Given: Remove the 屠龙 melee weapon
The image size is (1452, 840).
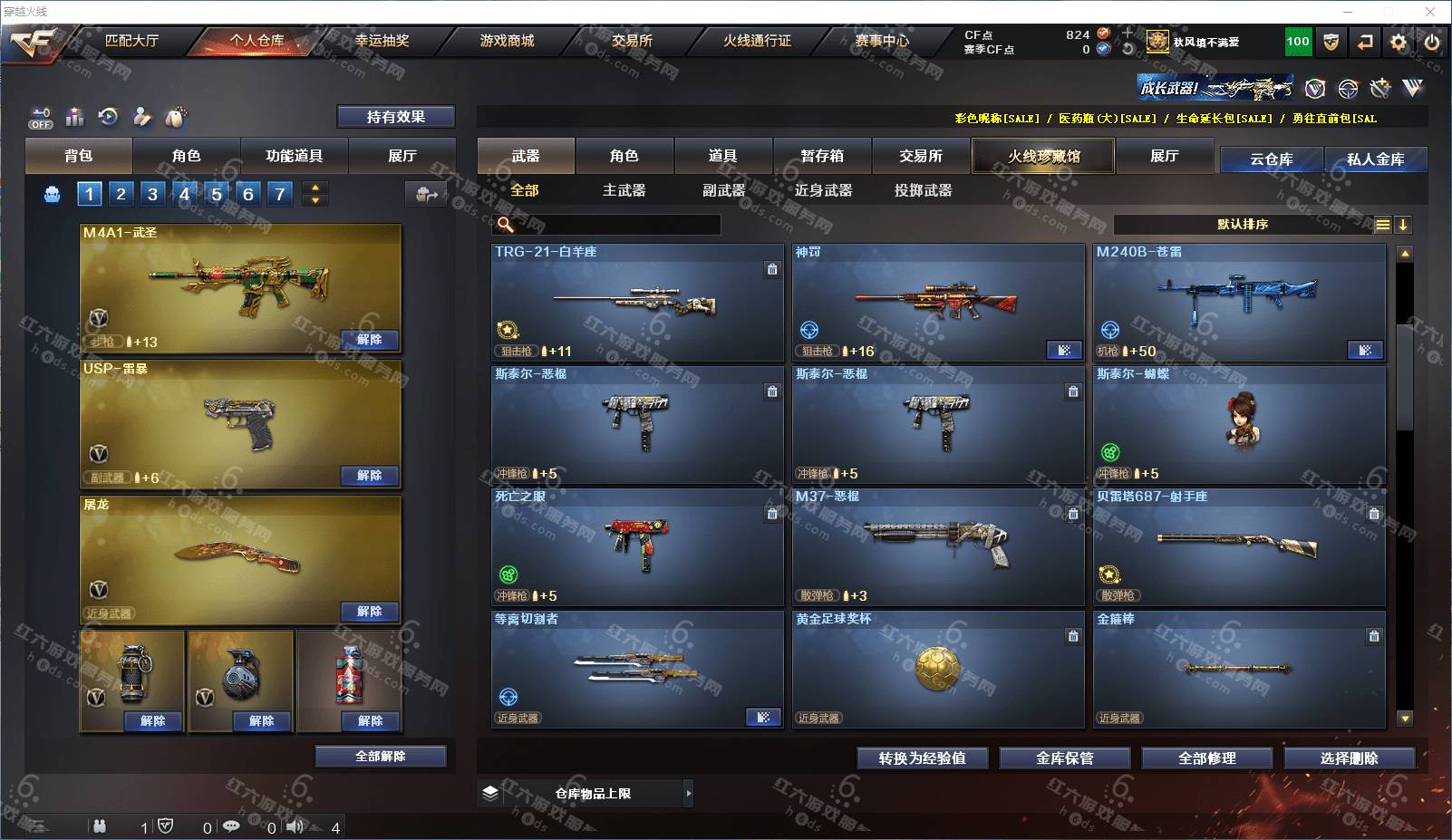Looking at the screenshot, I should click(369, 612).
